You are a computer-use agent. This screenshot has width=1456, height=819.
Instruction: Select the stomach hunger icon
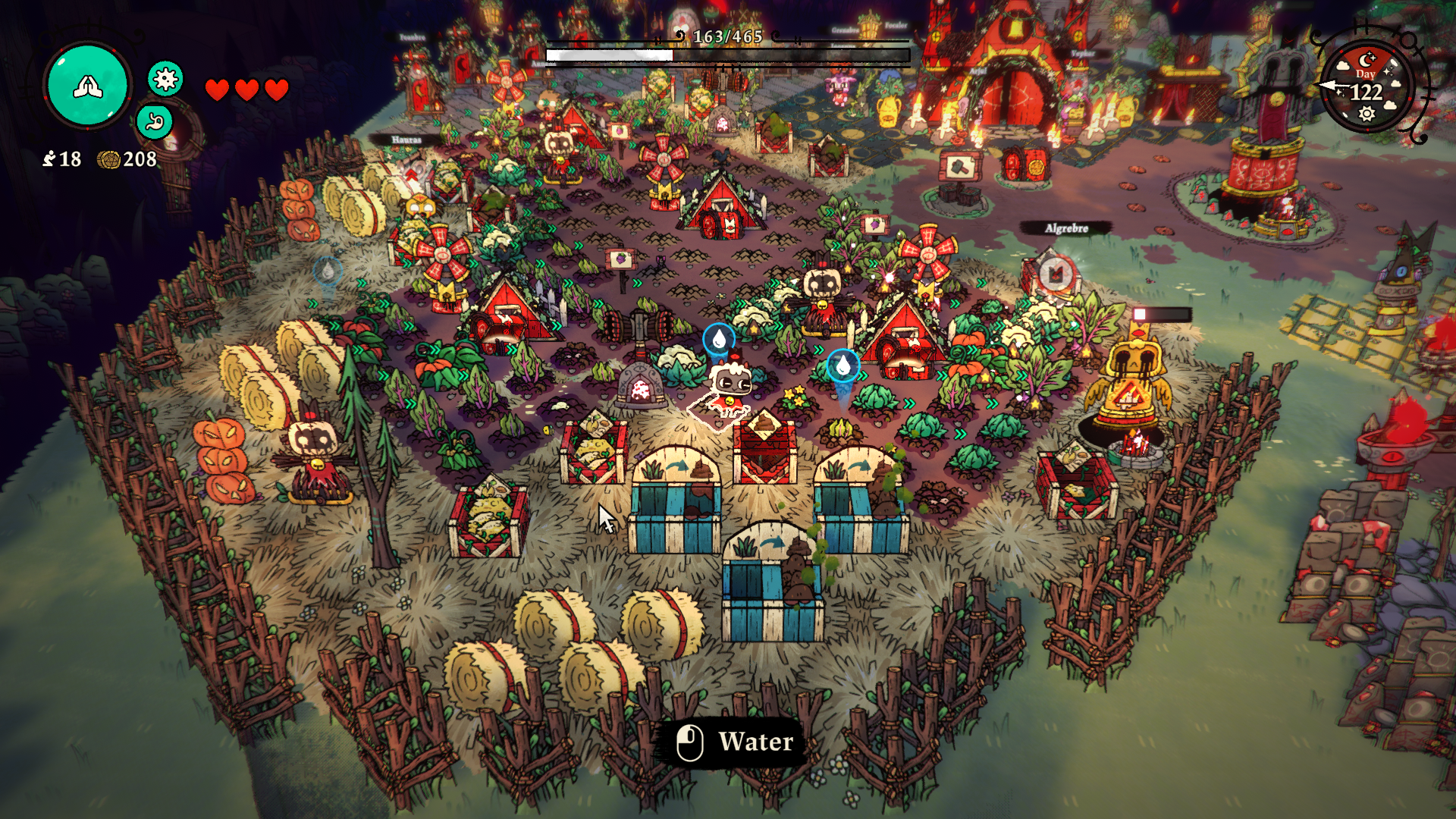click(x=155, y=121)
